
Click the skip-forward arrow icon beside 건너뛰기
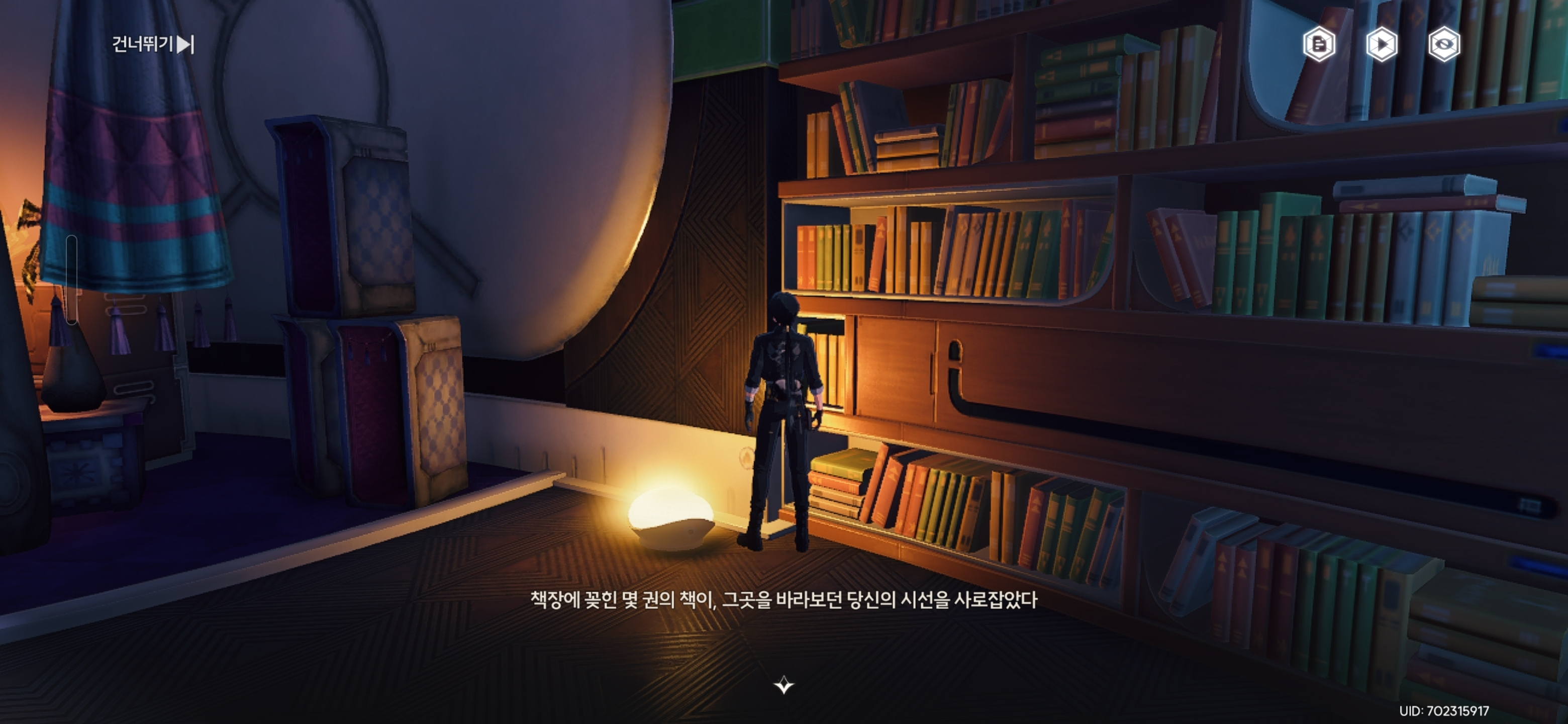(x=185, y=44)
